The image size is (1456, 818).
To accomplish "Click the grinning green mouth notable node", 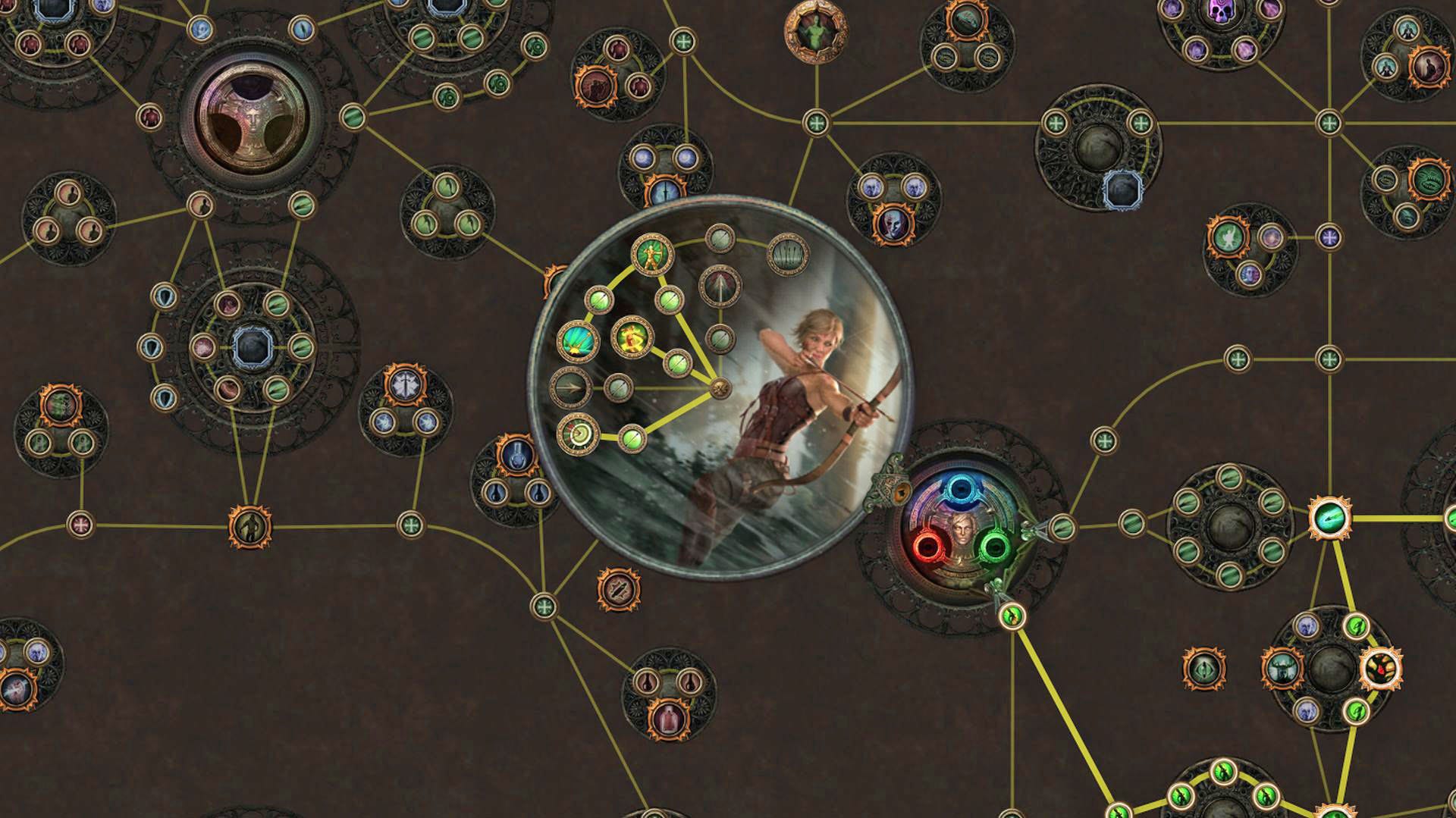I will click(x=1429, y=180).
